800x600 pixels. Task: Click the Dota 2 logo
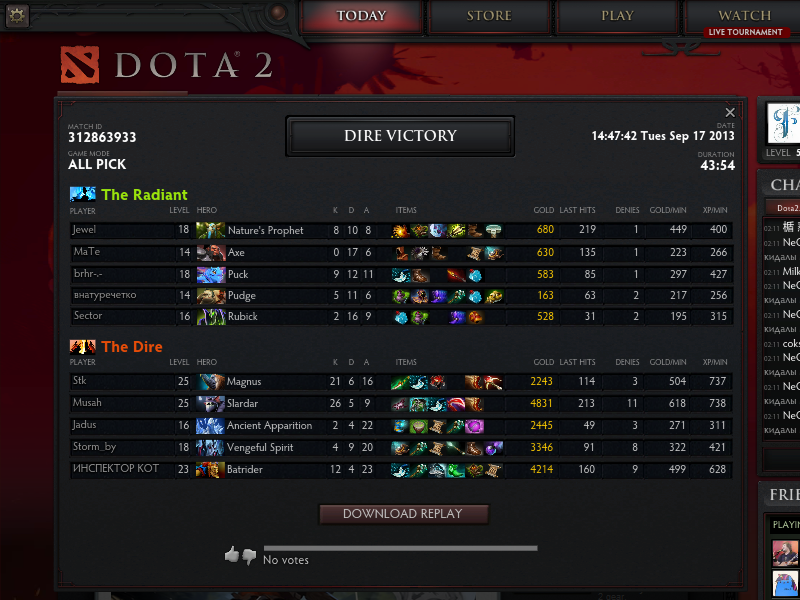pos(165,66)
